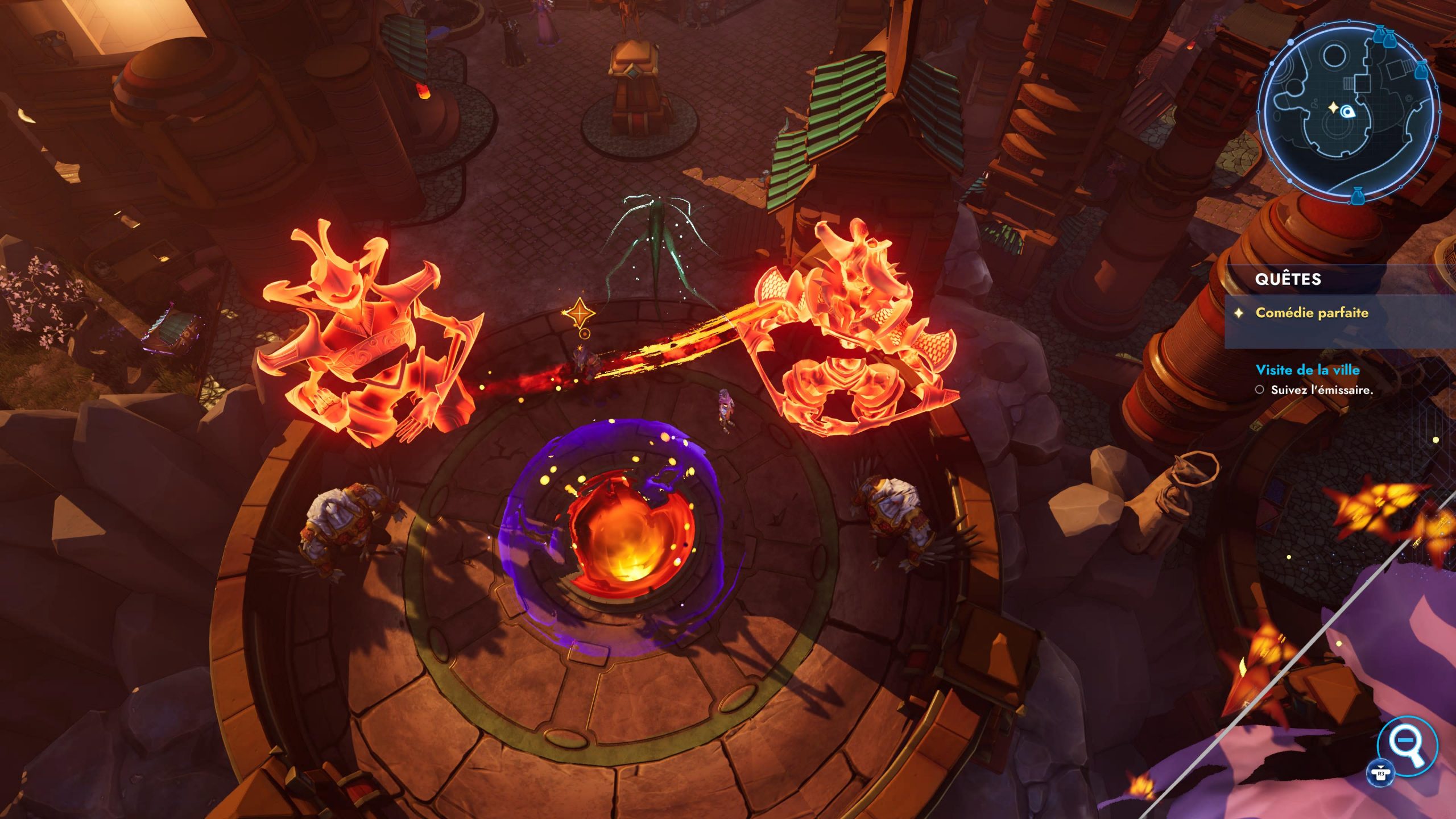Click the zoom-out magnifier icon

(x=1407, y=744)
